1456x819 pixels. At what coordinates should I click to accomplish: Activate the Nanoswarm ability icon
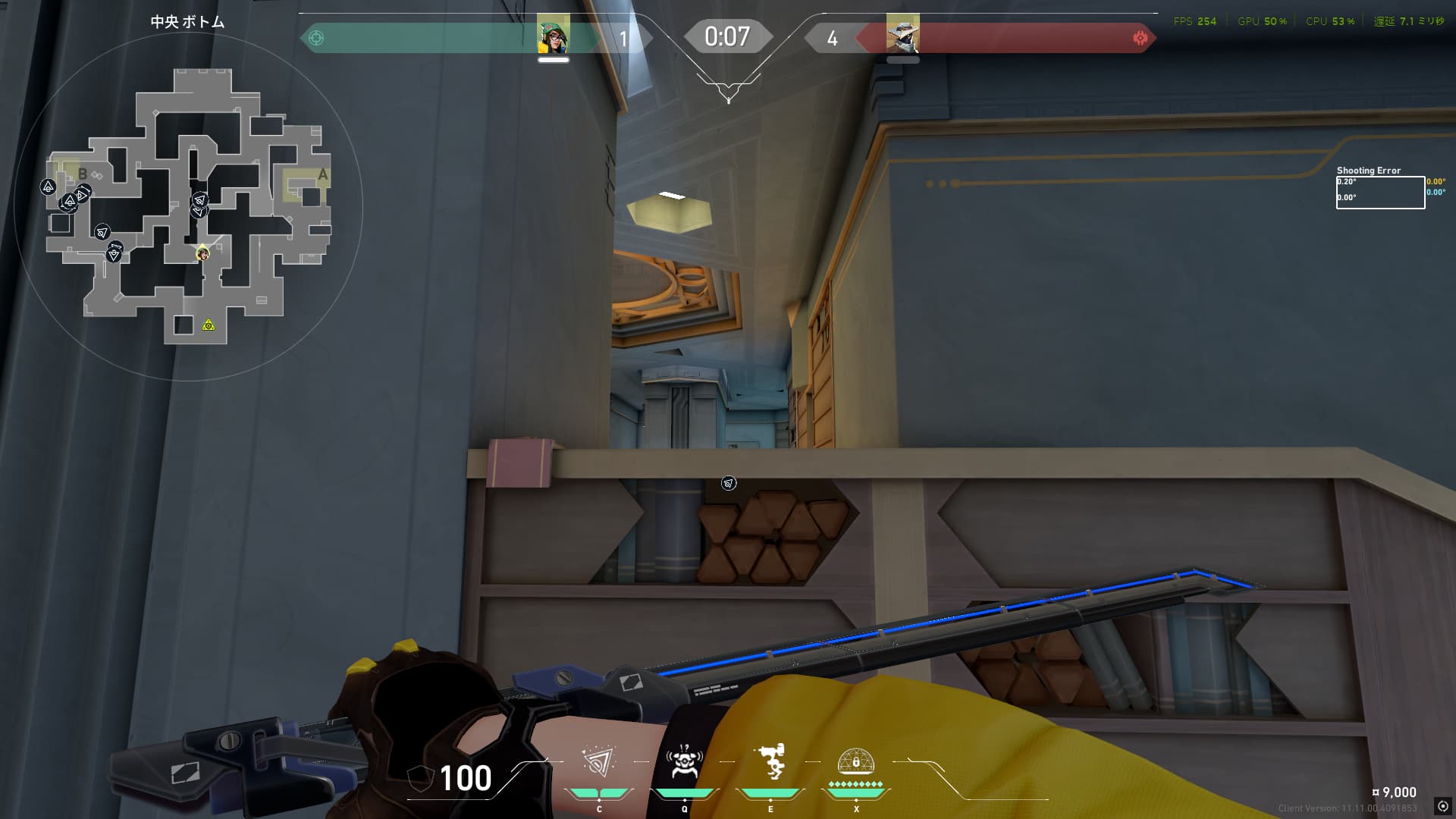click(x=599, y=762)
